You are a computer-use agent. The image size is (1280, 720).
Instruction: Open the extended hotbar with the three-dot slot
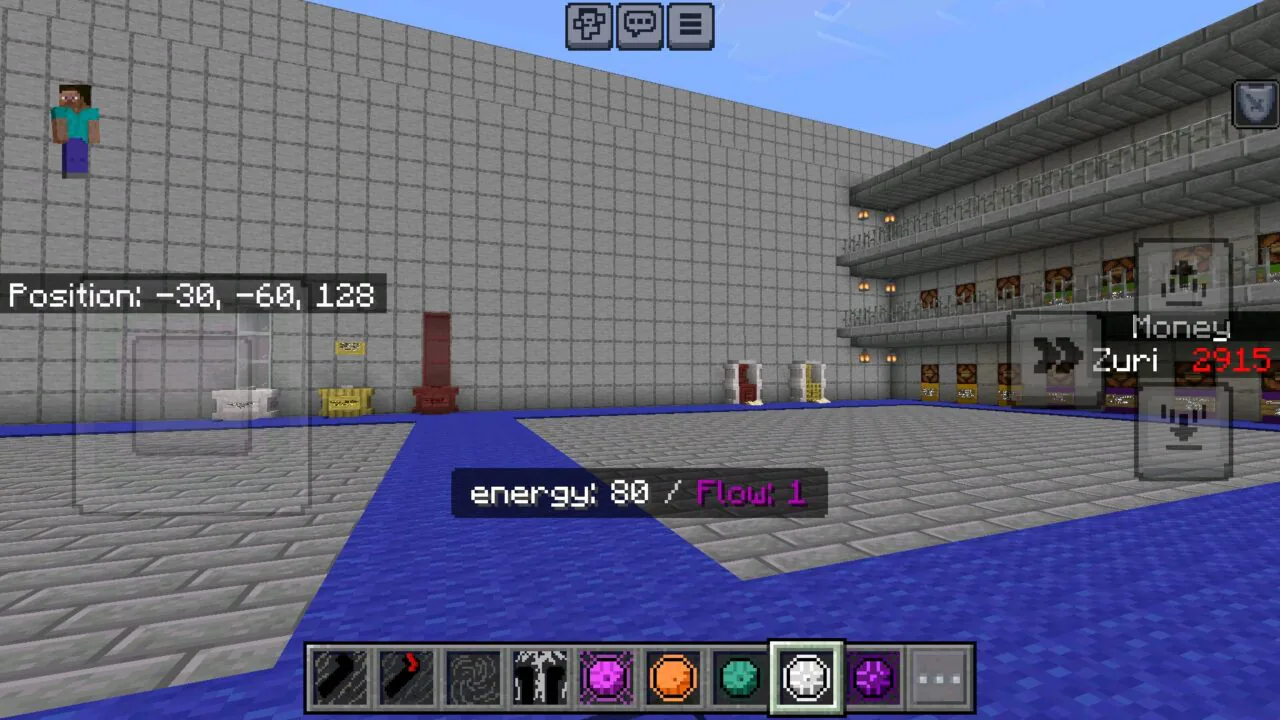(x=939, y=677)
